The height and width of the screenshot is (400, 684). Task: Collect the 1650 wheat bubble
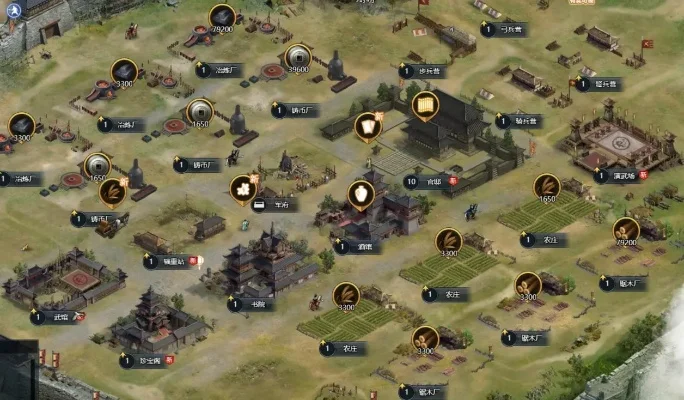pyautogui.click(x=546, y=186)
